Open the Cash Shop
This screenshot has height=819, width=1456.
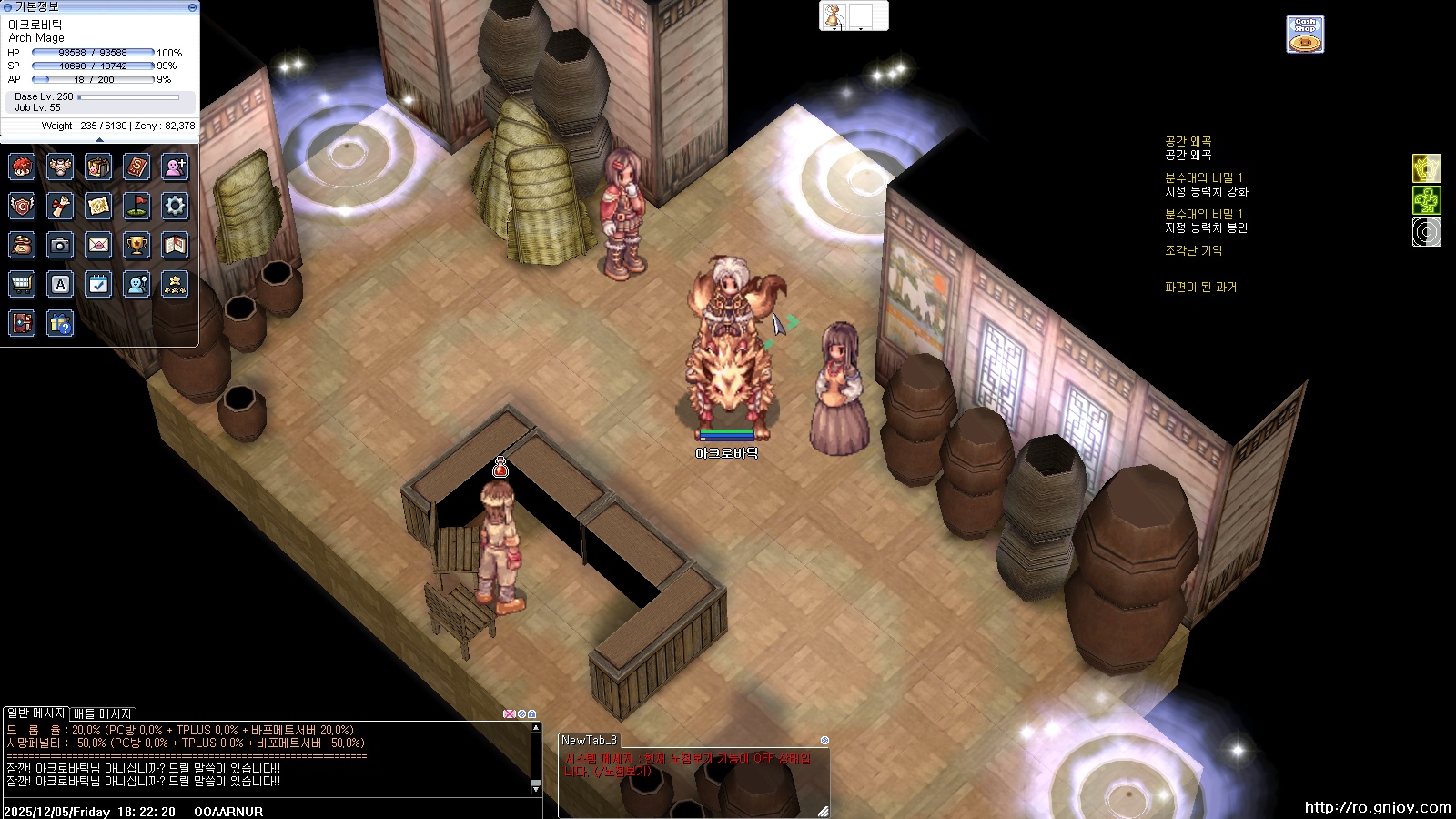(x=1305, y=35)
